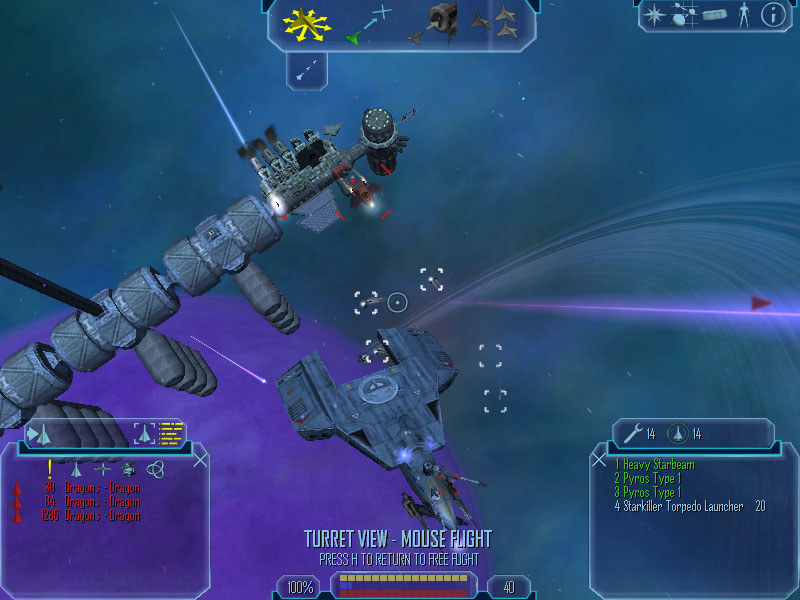Show the linked-planets sector map icon

[x=685, y=15]
